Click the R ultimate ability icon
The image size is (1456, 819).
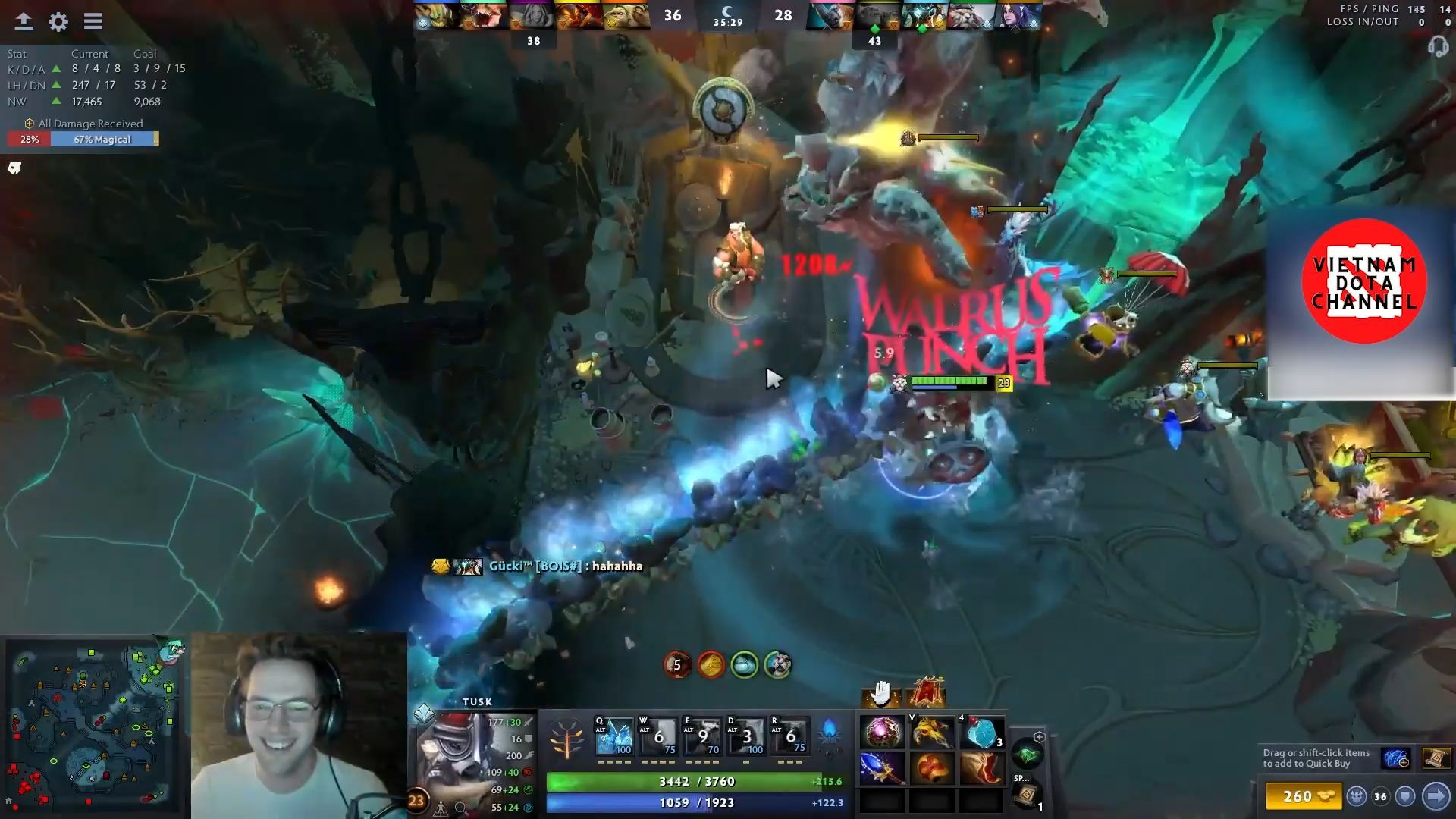pyautogui.click(x=789, y=736)
